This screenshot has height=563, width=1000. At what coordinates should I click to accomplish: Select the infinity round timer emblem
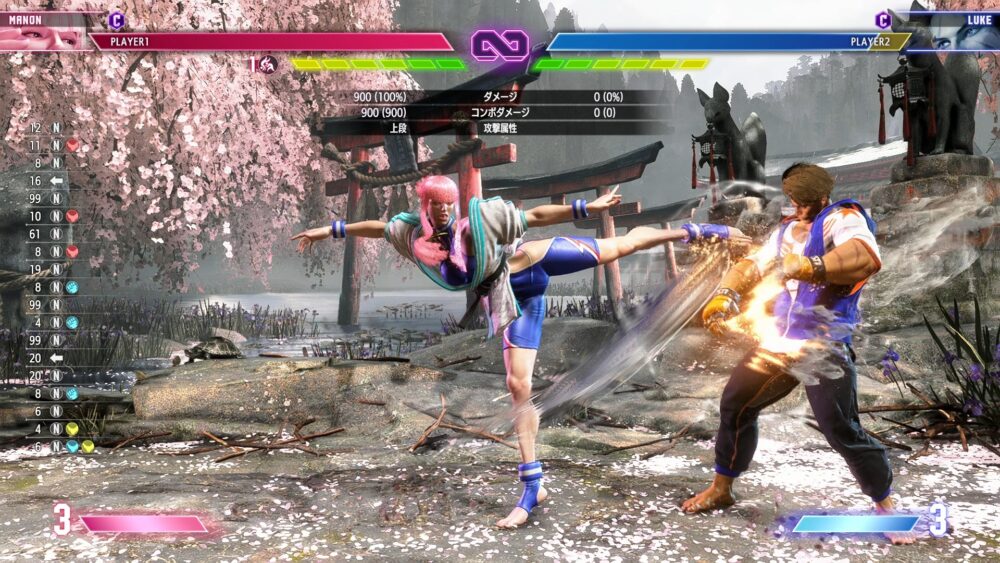499,45
